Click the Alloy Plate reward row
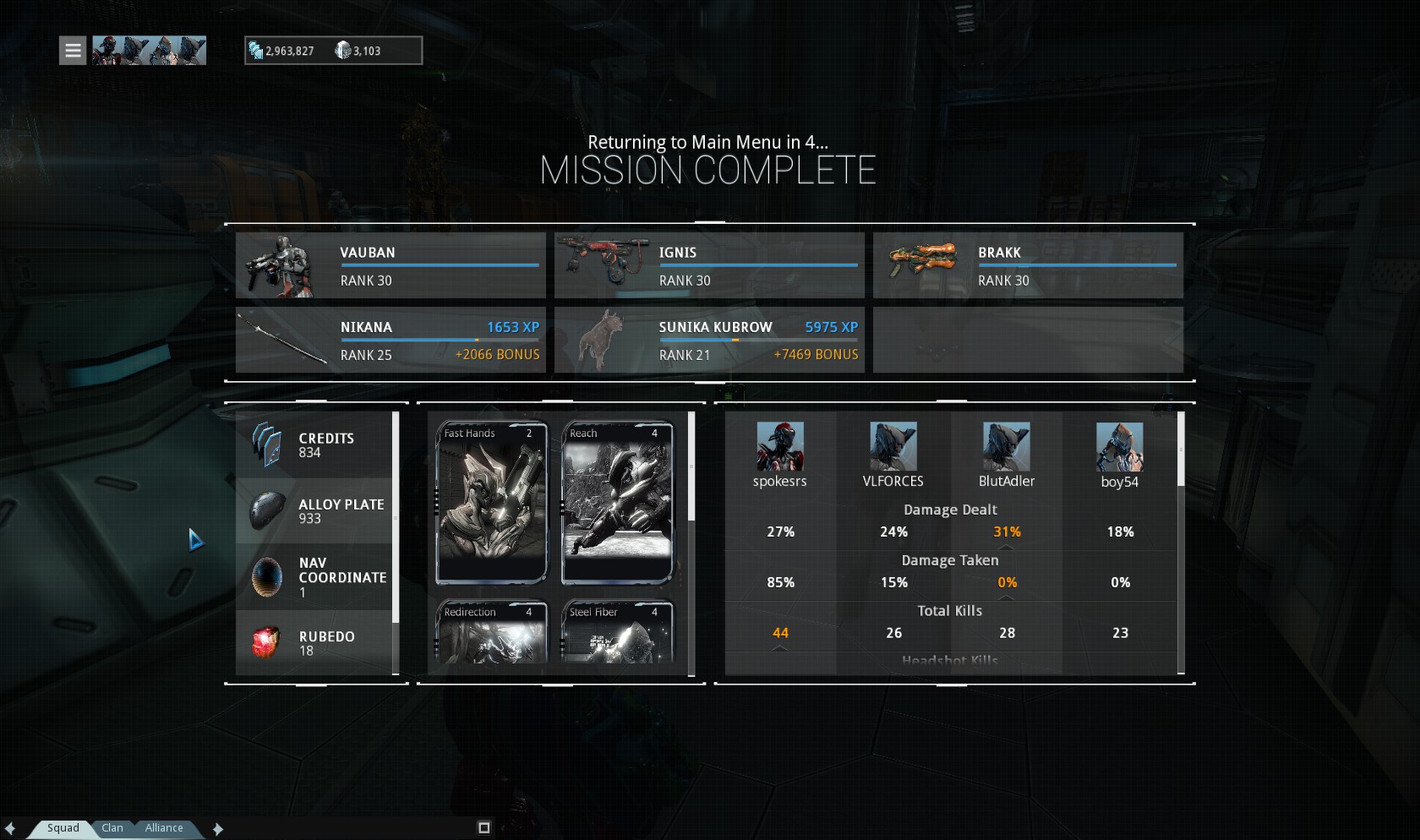This screenshot has height=840, width=1420. tap(314, 511)
